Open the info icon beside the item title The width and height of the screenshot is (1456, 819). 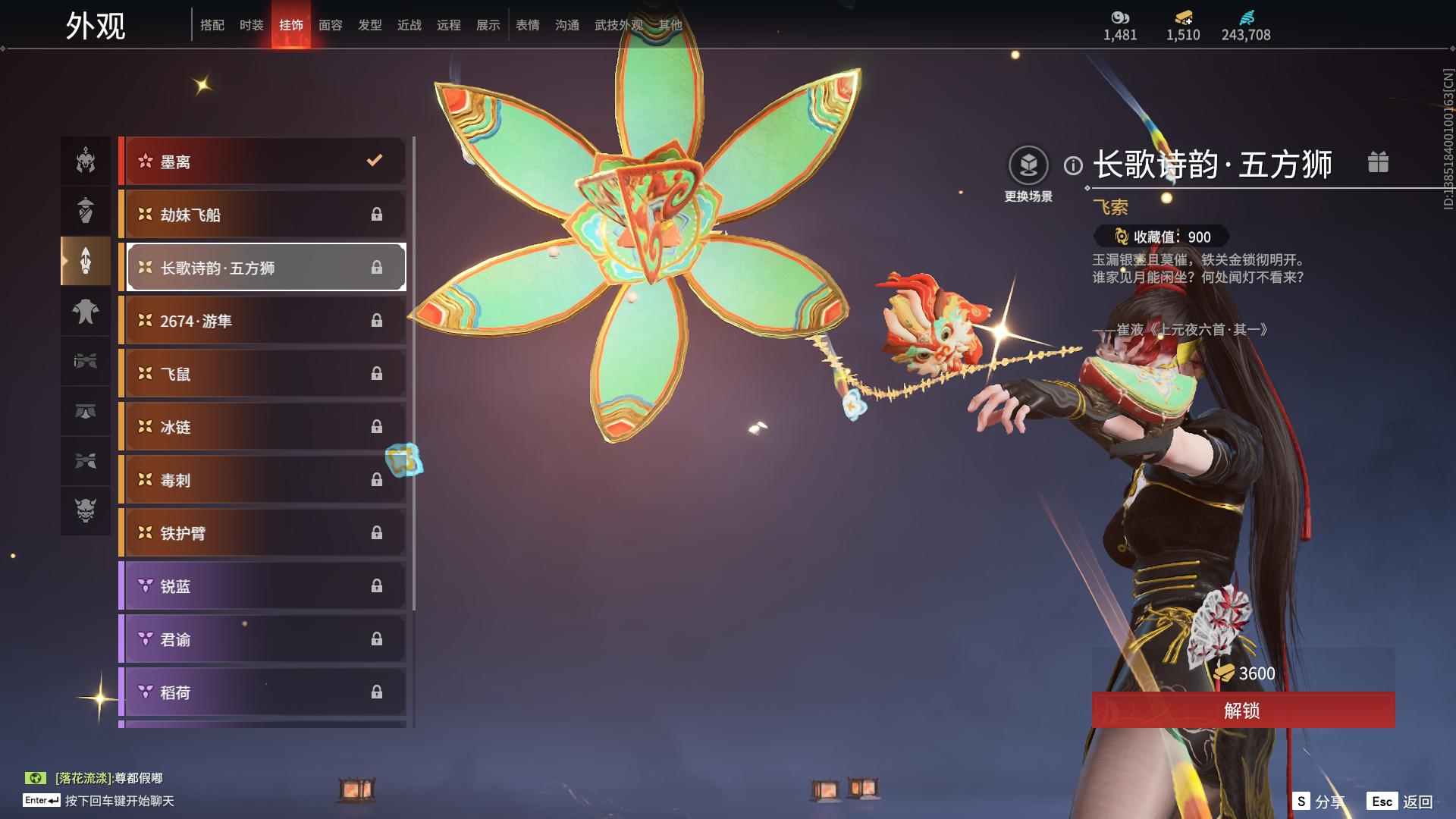[x=1073, y=165]
